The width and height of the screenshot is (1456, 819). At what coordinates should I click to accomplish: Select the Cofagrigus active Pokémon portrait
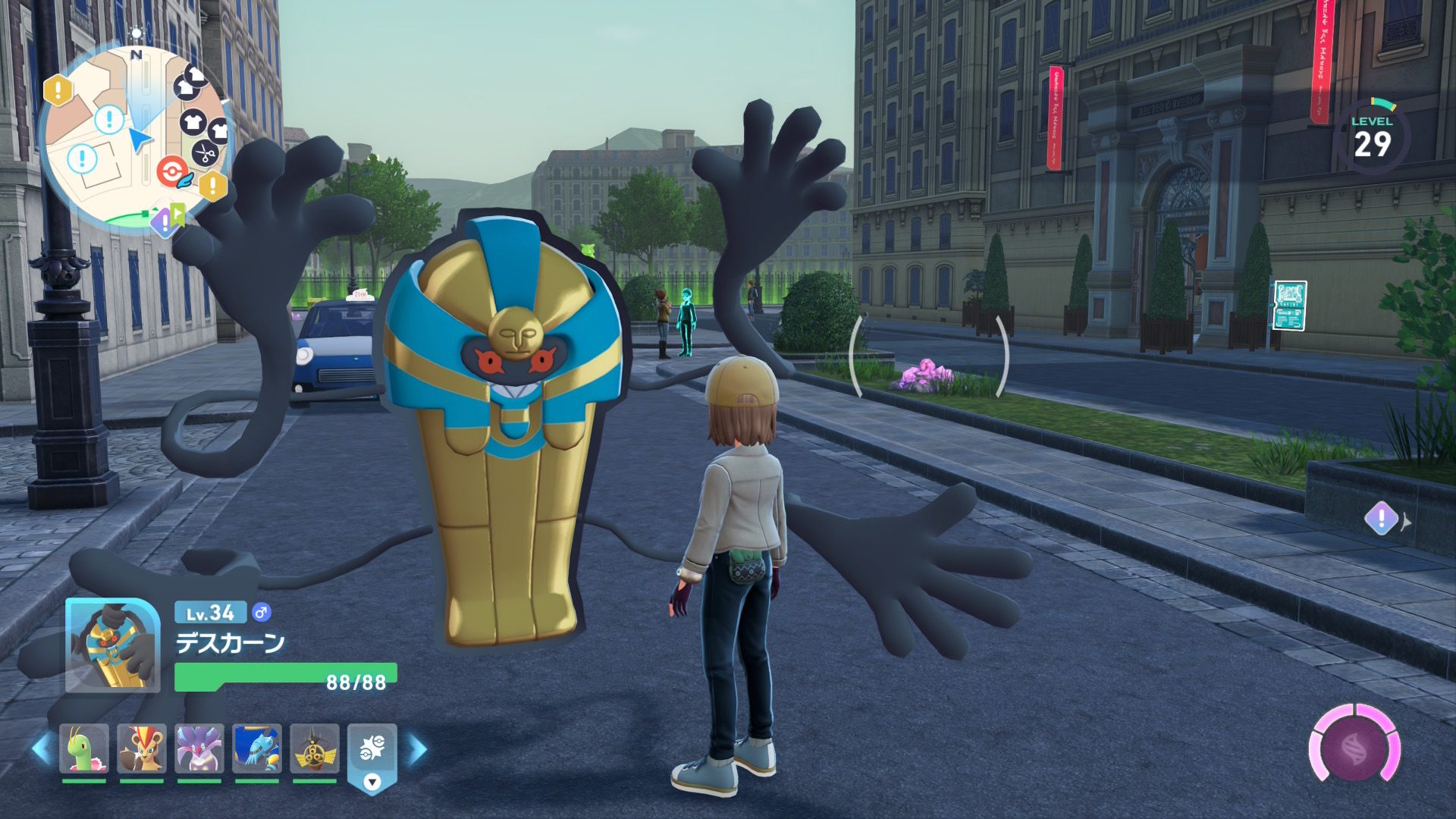coord(112,645)
